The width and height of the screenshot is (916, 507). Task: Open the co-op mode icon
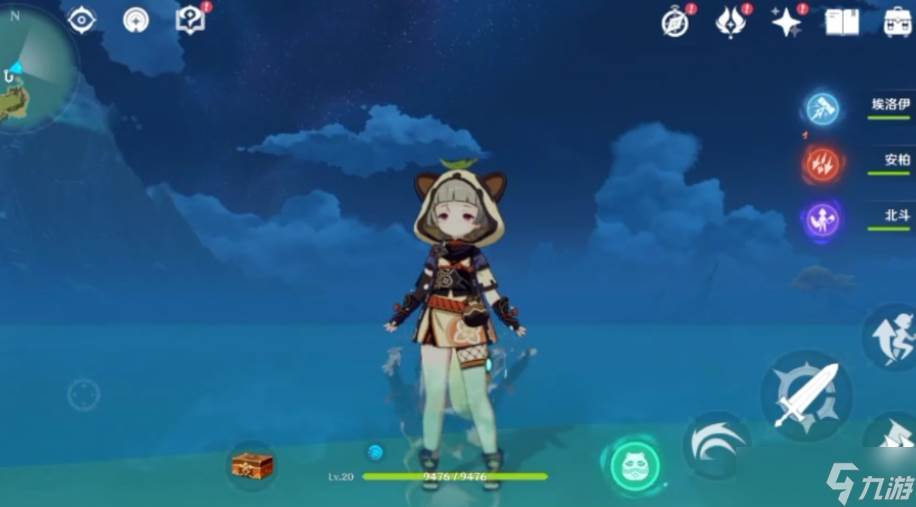point(136,20)
